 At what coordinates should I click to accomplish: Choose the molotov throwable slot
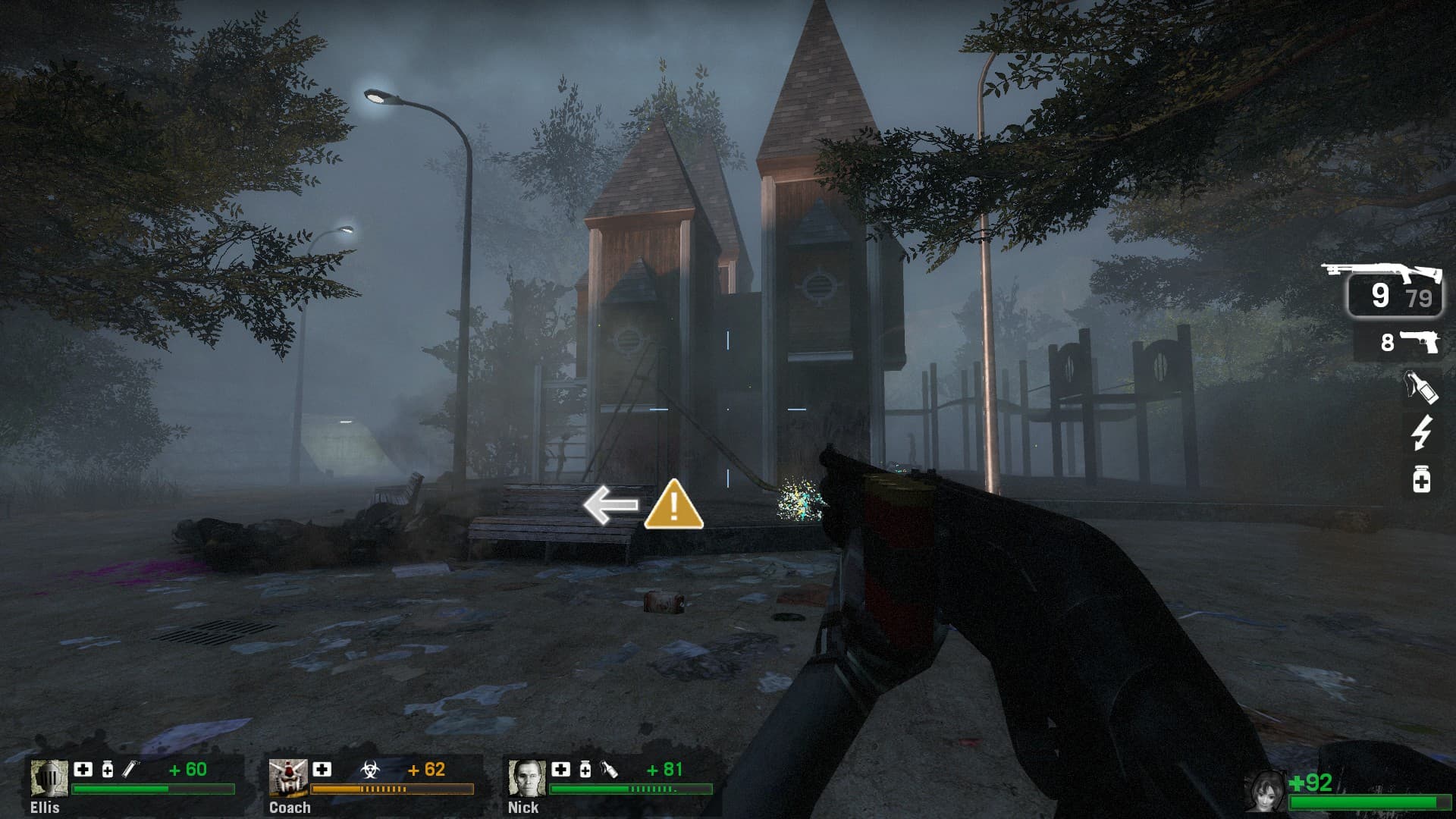click(1420, 388)
